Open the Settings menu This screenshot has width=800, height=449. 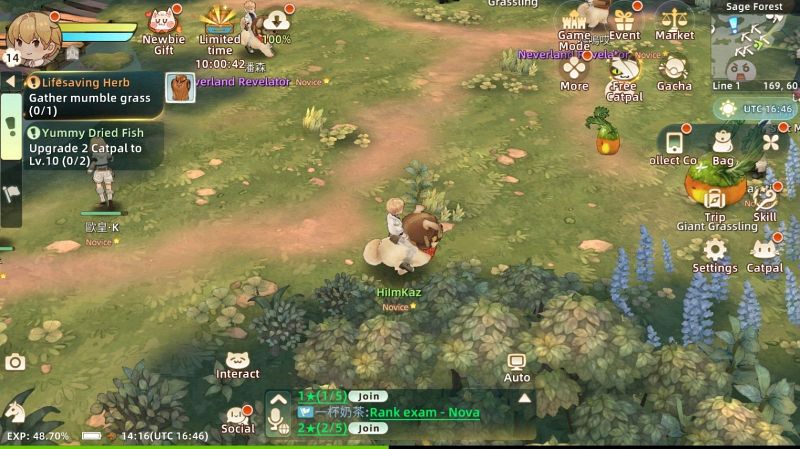715,254
